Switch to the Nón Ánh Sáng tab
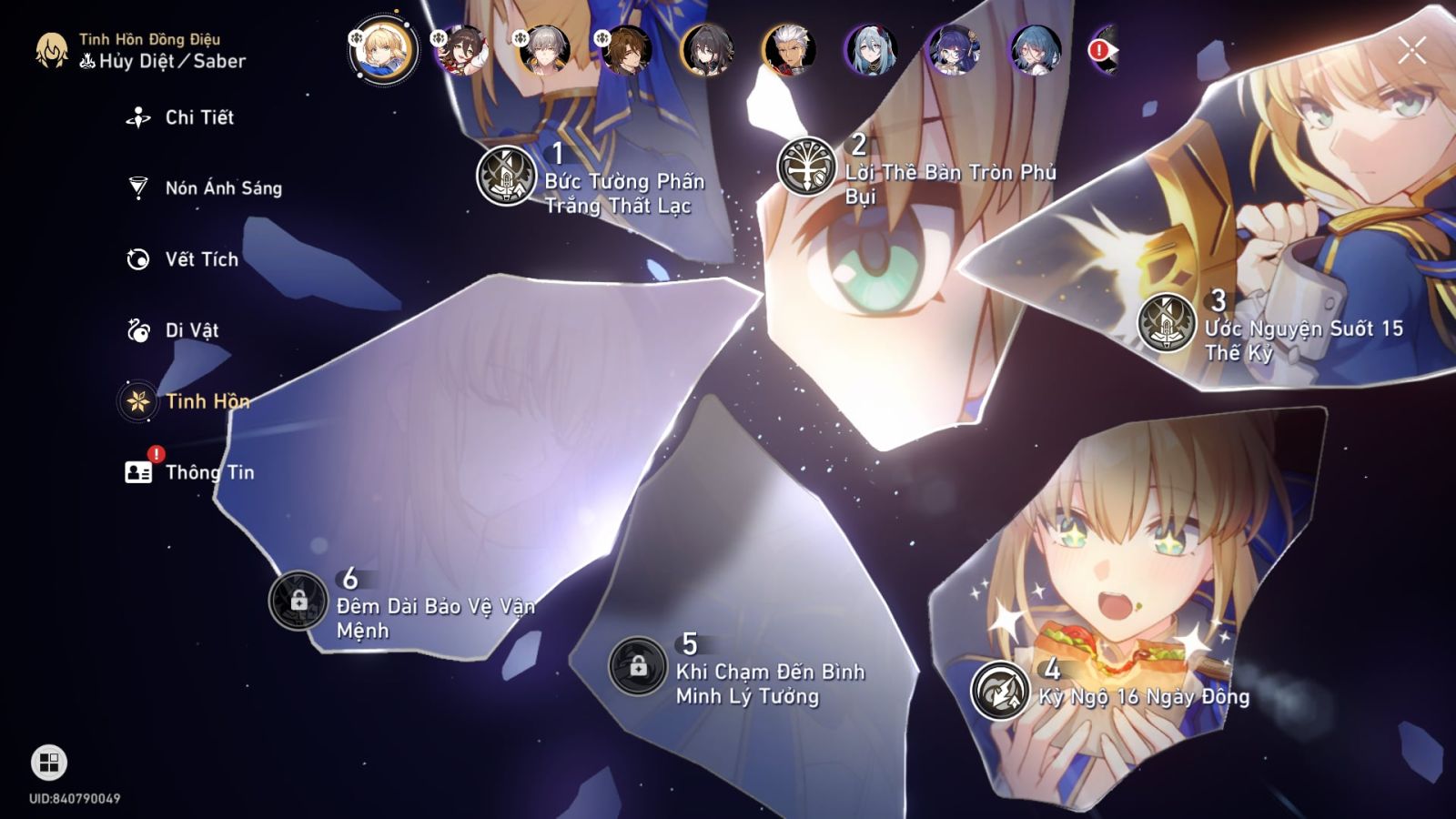The height and width of the screenshot is (819, 1456). 137,187
